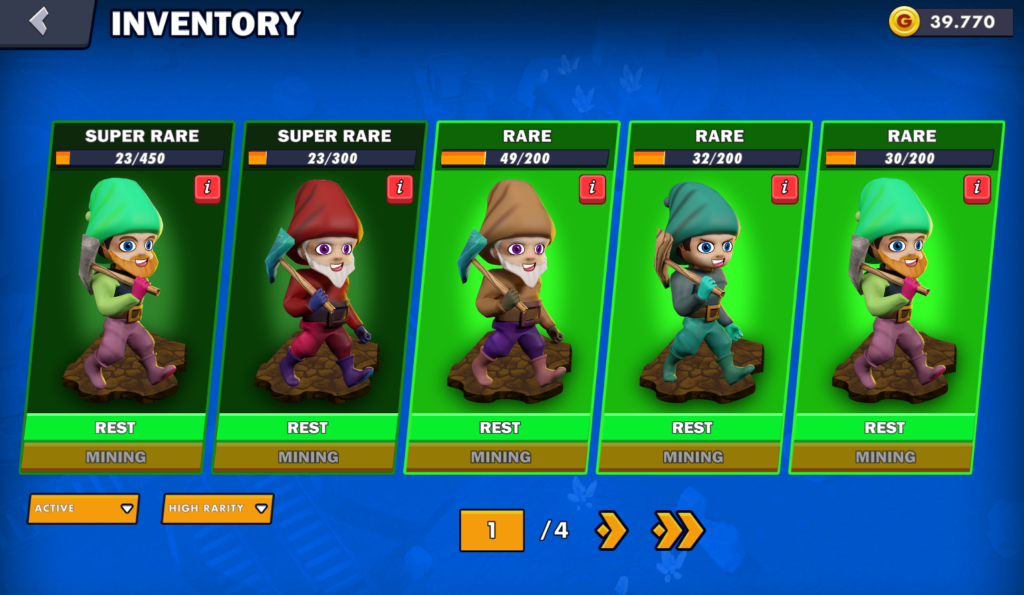Choose REST on the 30/200 Rare card
The height and width of the screenshot is (595, 1024).
pyautogui.click(x=884, y=428)
